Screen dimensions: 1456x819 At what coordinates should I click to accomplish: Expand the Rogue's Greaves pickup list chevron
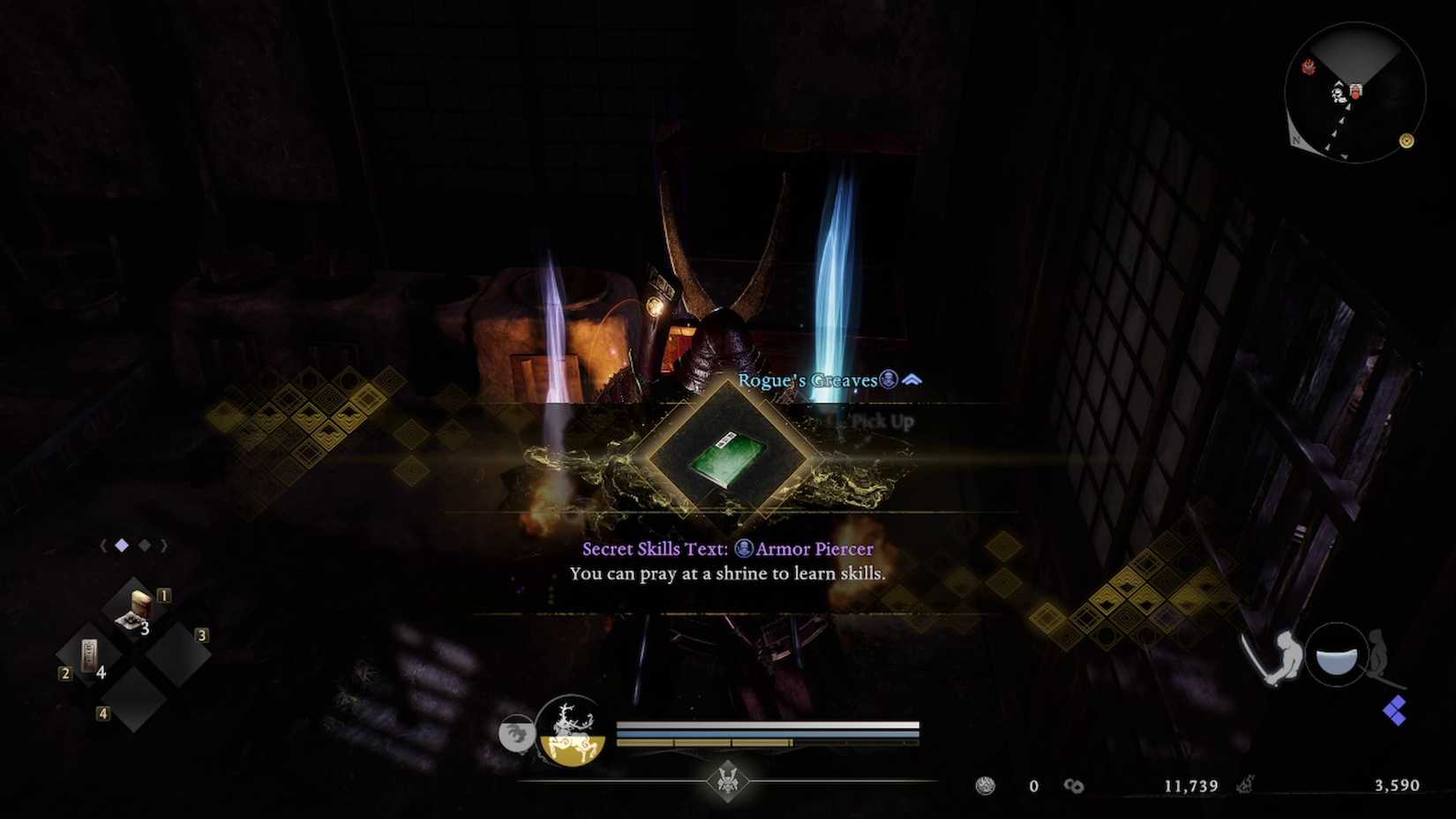pos(911,379)
